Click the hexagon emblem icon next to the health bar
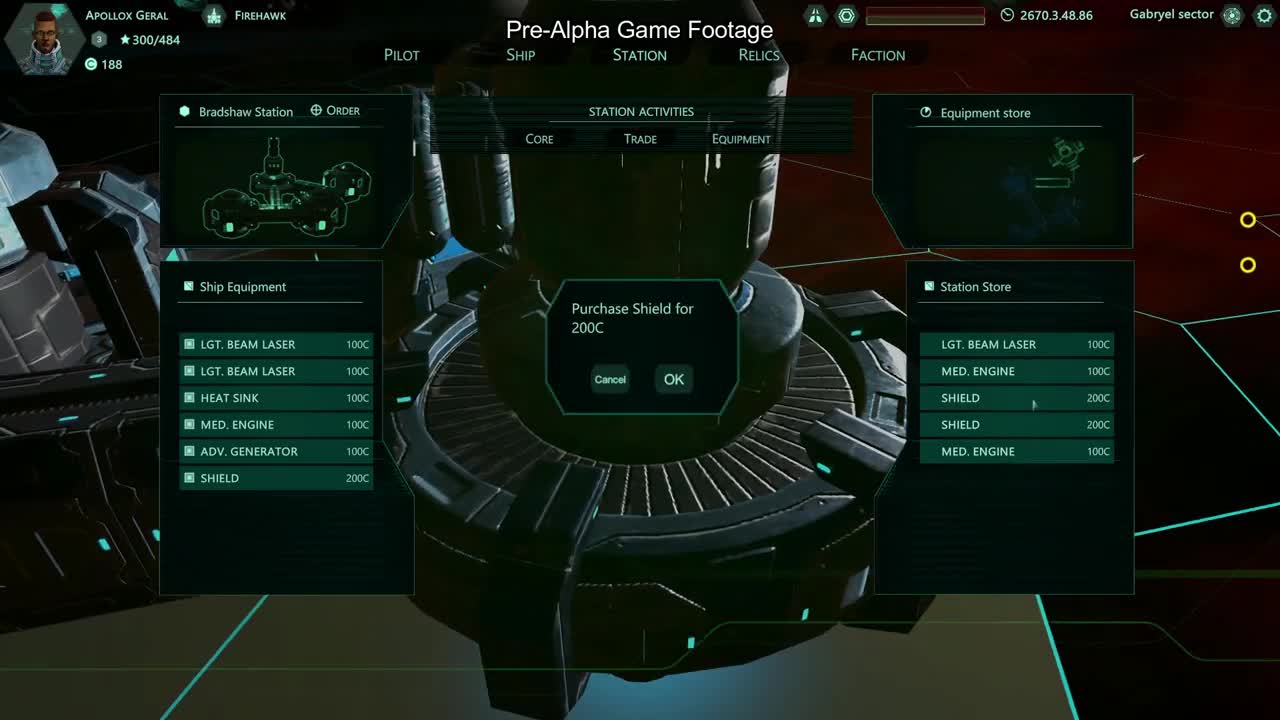The image size is (1280, 720). pos(846,15)
